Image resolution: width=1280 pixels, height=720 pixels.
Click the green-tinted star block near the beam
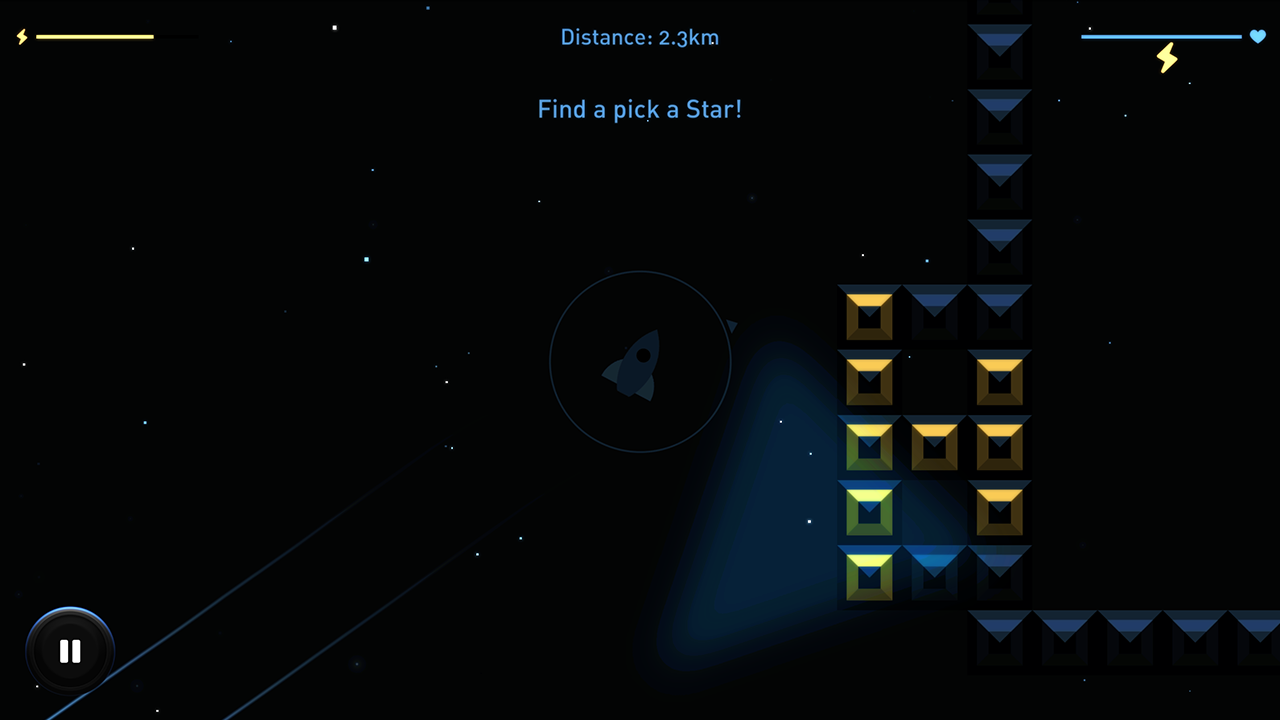pos(868,510)
